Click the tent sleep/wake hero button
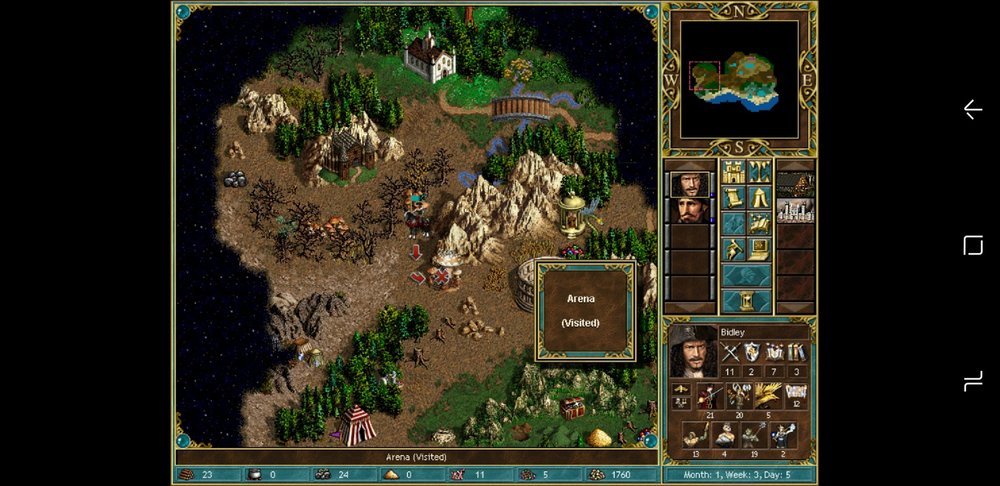The width and height of the screenshot is (1000, 486). 760,197
